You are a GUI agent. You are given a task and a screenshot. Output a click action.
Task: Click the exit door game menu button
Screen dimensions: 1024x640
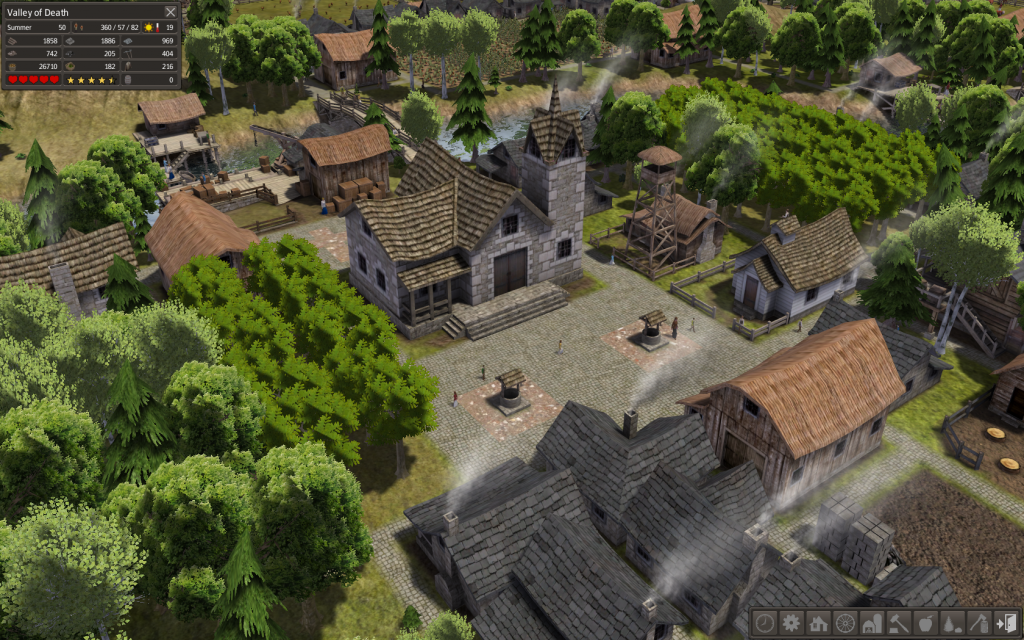[1007, 622]
